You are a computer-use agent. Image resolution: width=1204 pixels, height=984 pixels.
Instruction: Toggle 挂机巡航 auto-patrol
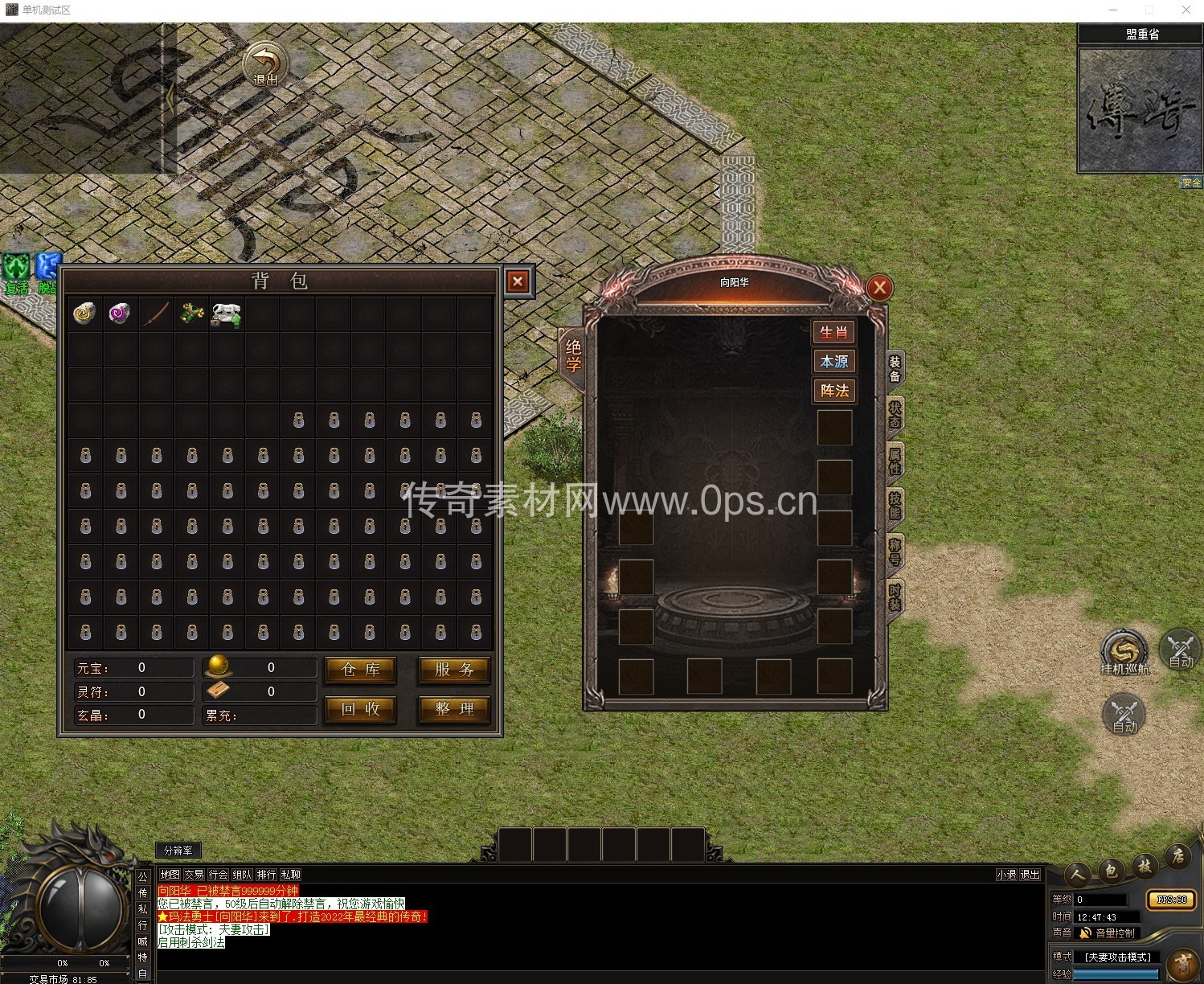pyautogui.click(x=1124, y=651)
